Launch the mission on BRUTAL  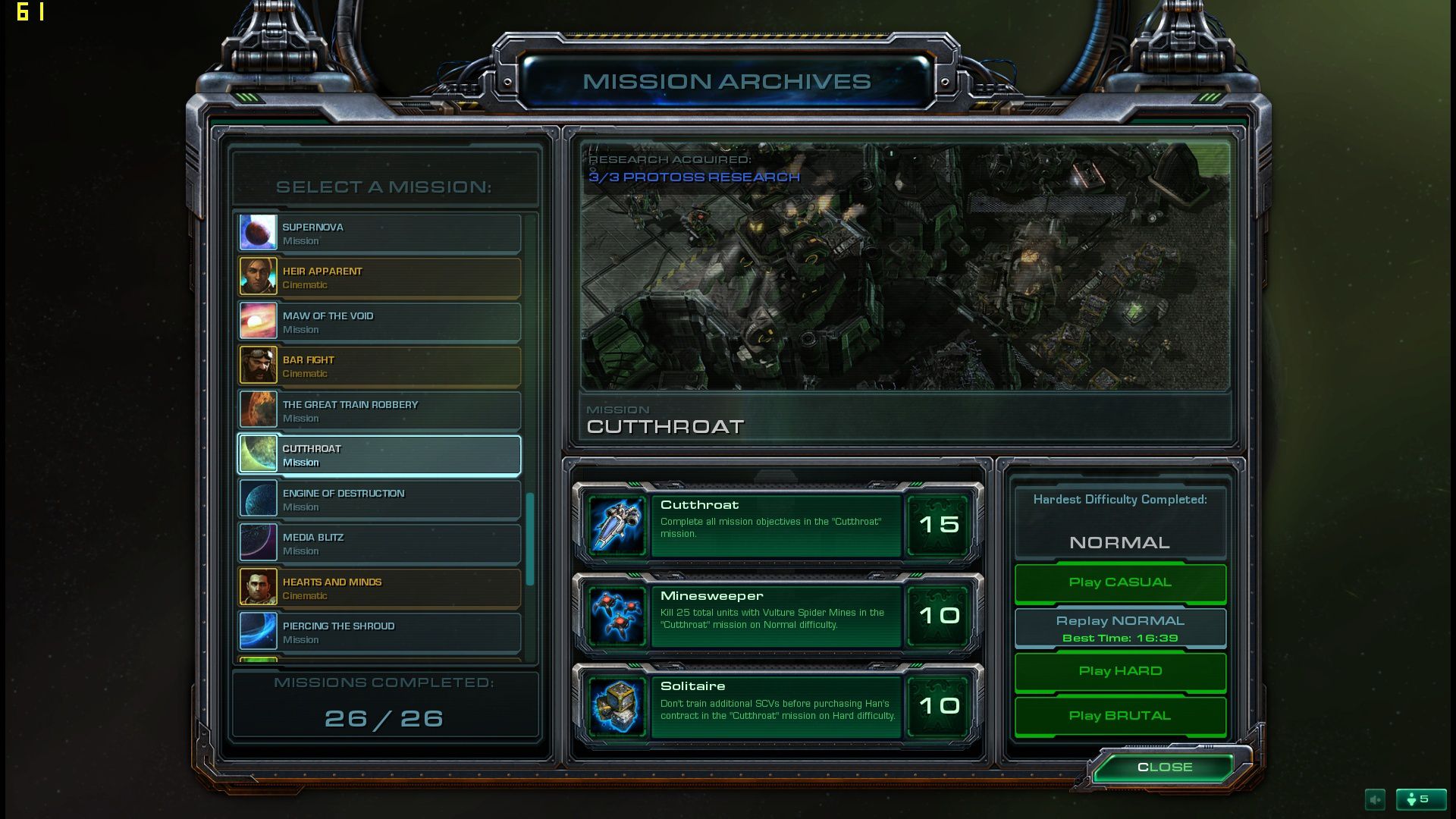(x=1120, y=716)
